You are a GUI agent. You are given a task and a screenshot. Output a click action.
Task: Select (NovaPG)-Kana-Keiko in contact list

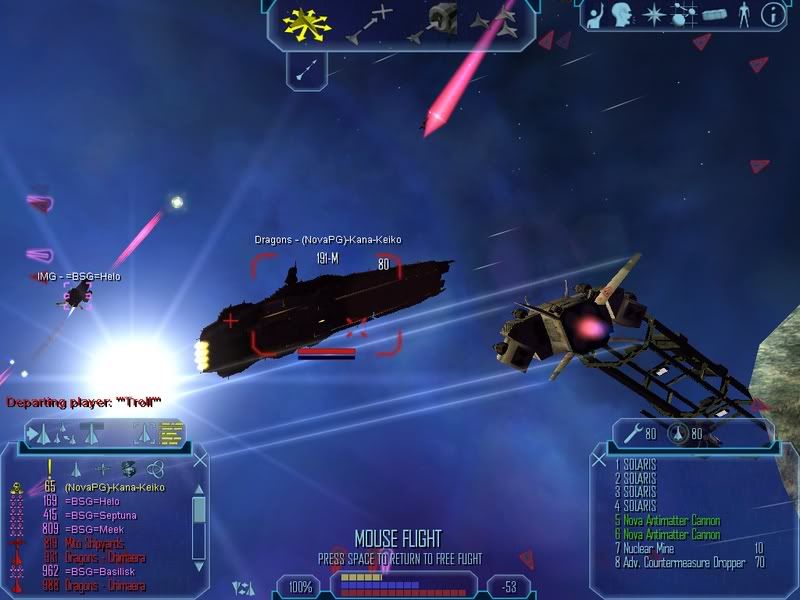pyautogui.click(x=108, y=487)
